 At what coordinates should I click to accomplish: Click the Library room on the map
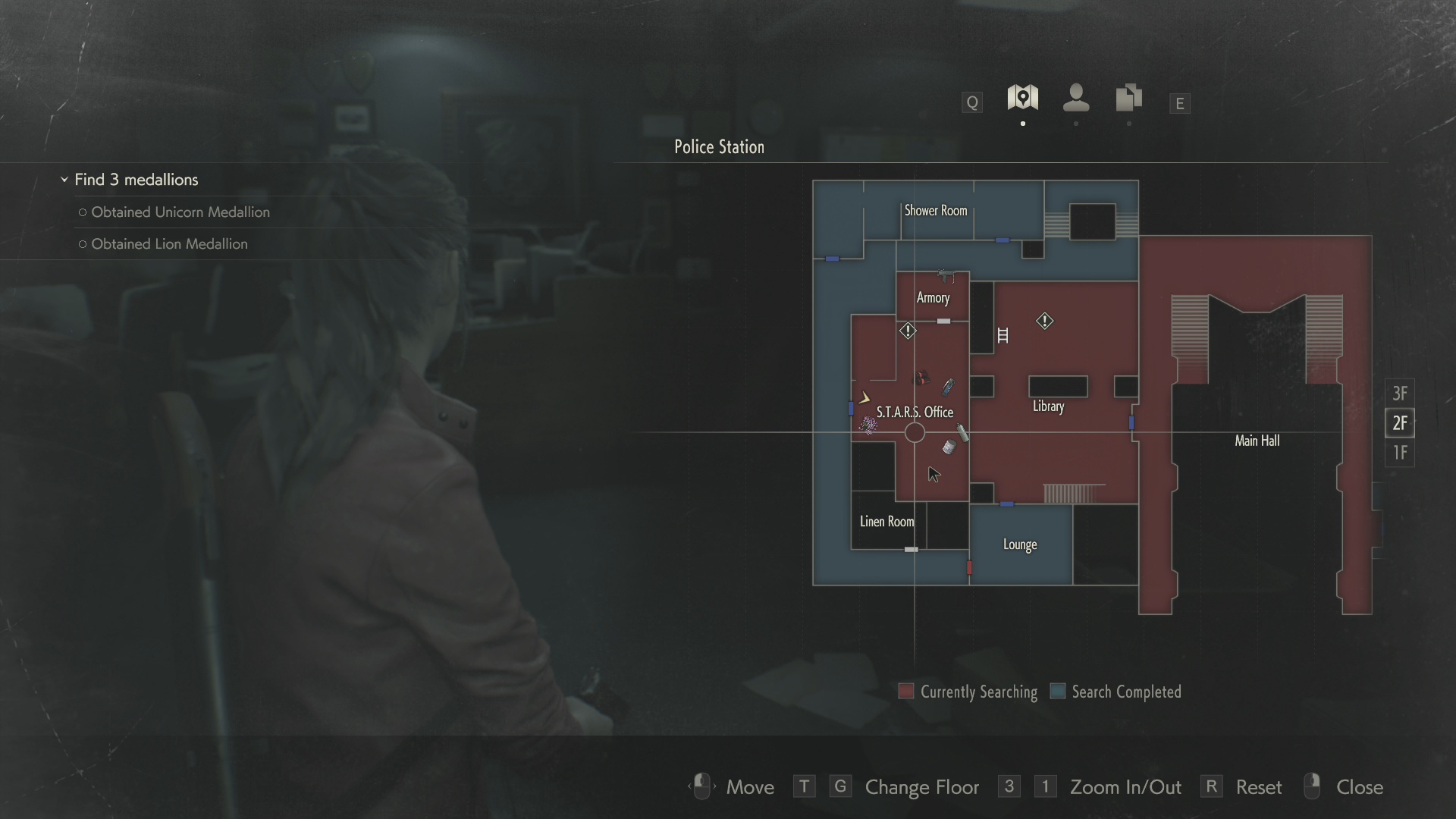click(1048, 406)
